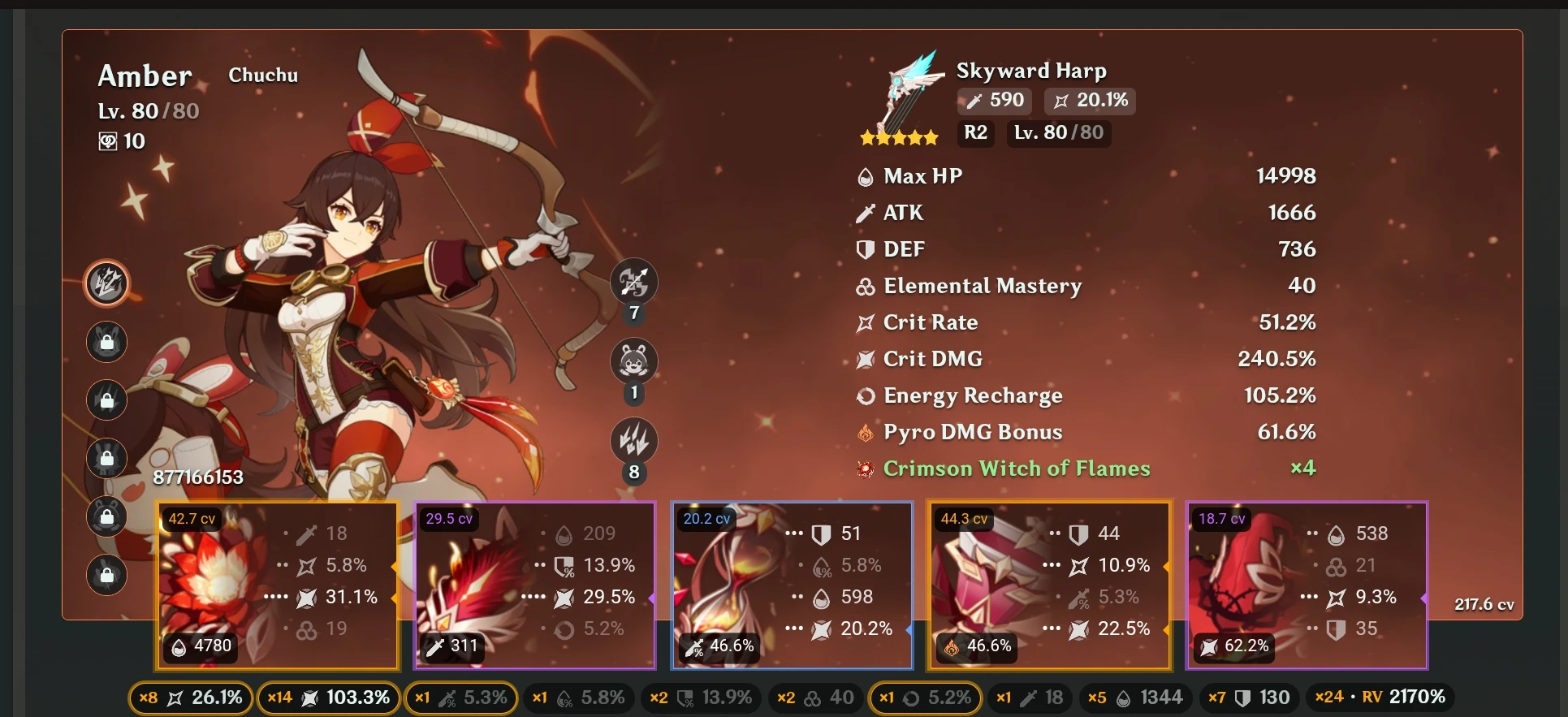The width and height of the screenshot is (1568, 717).
Task: Open the Elemental Burst talent icon at level 8
Action: point(633,441)
